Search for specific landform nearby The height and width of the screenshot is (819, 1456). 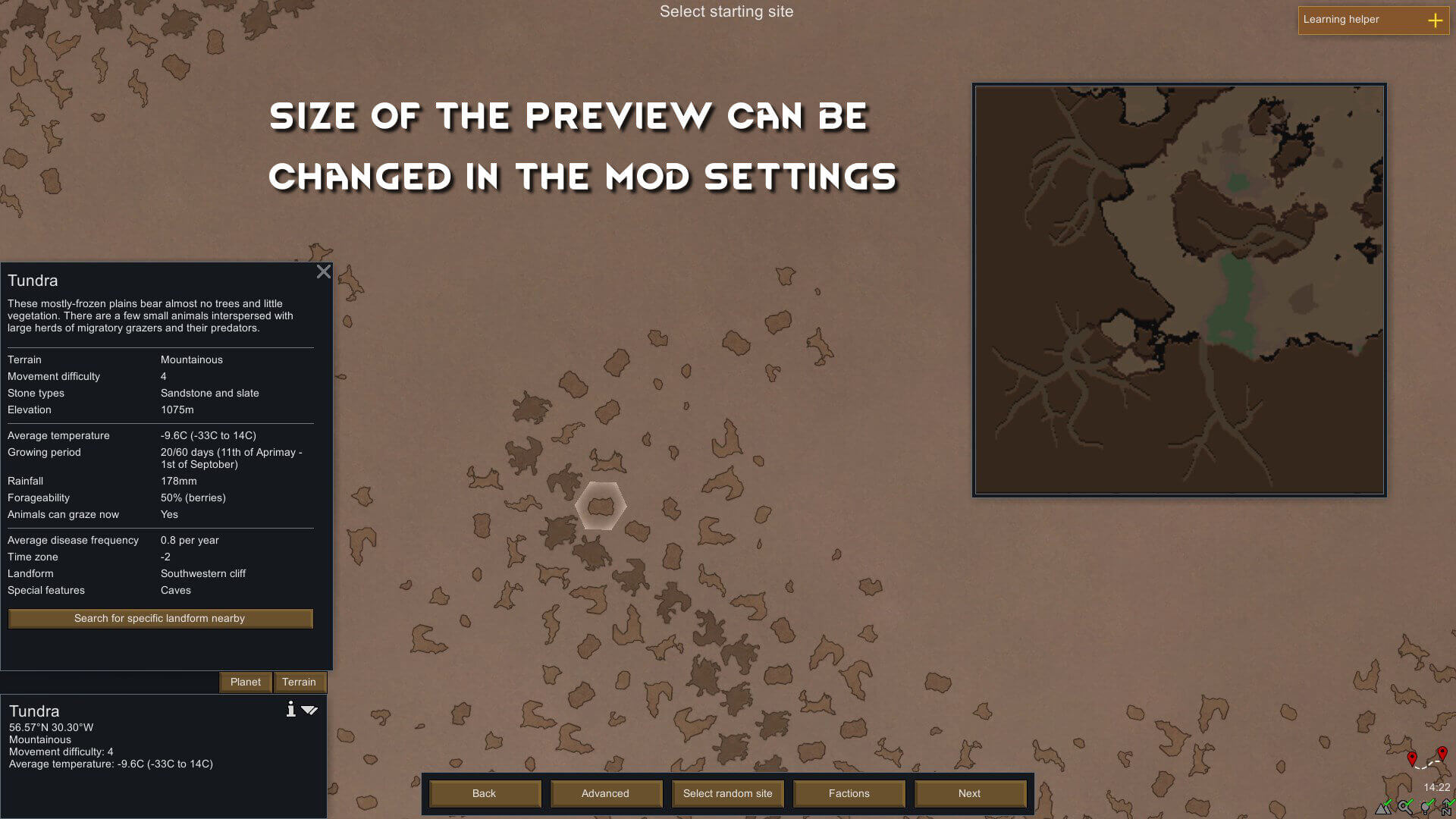point(159,618)
